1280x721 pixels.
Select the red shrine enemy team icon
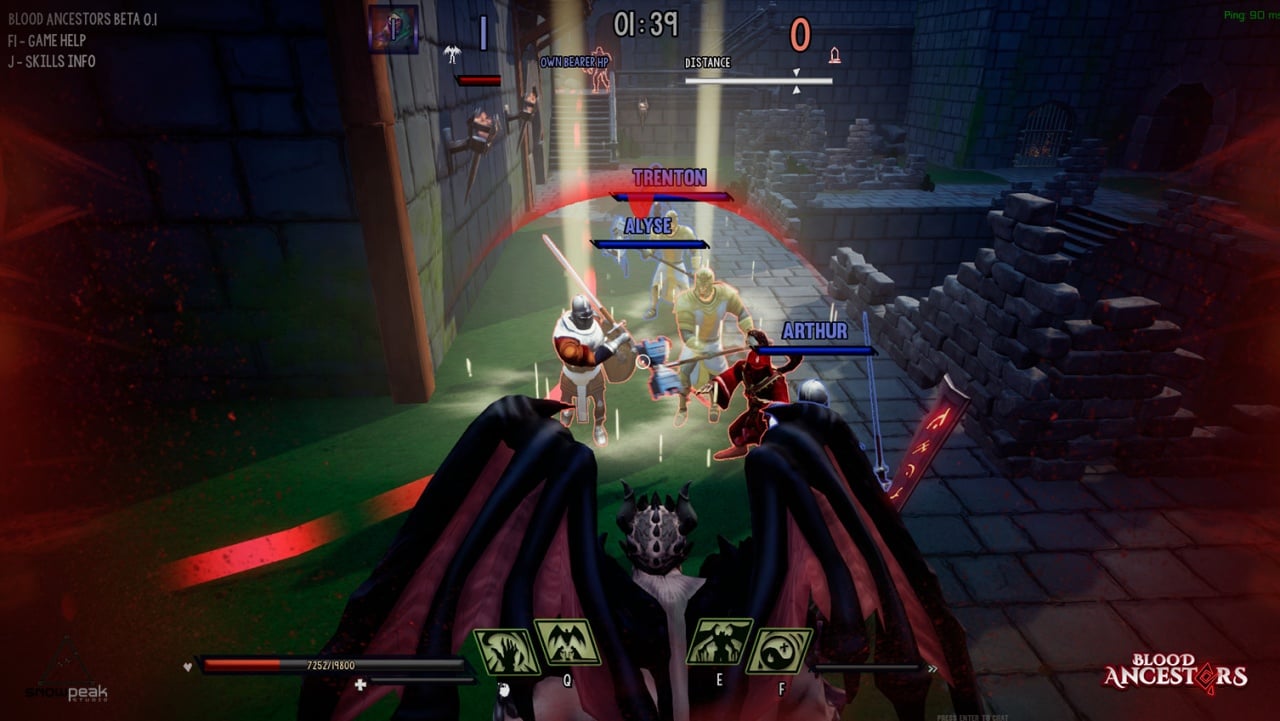(834, 53)
